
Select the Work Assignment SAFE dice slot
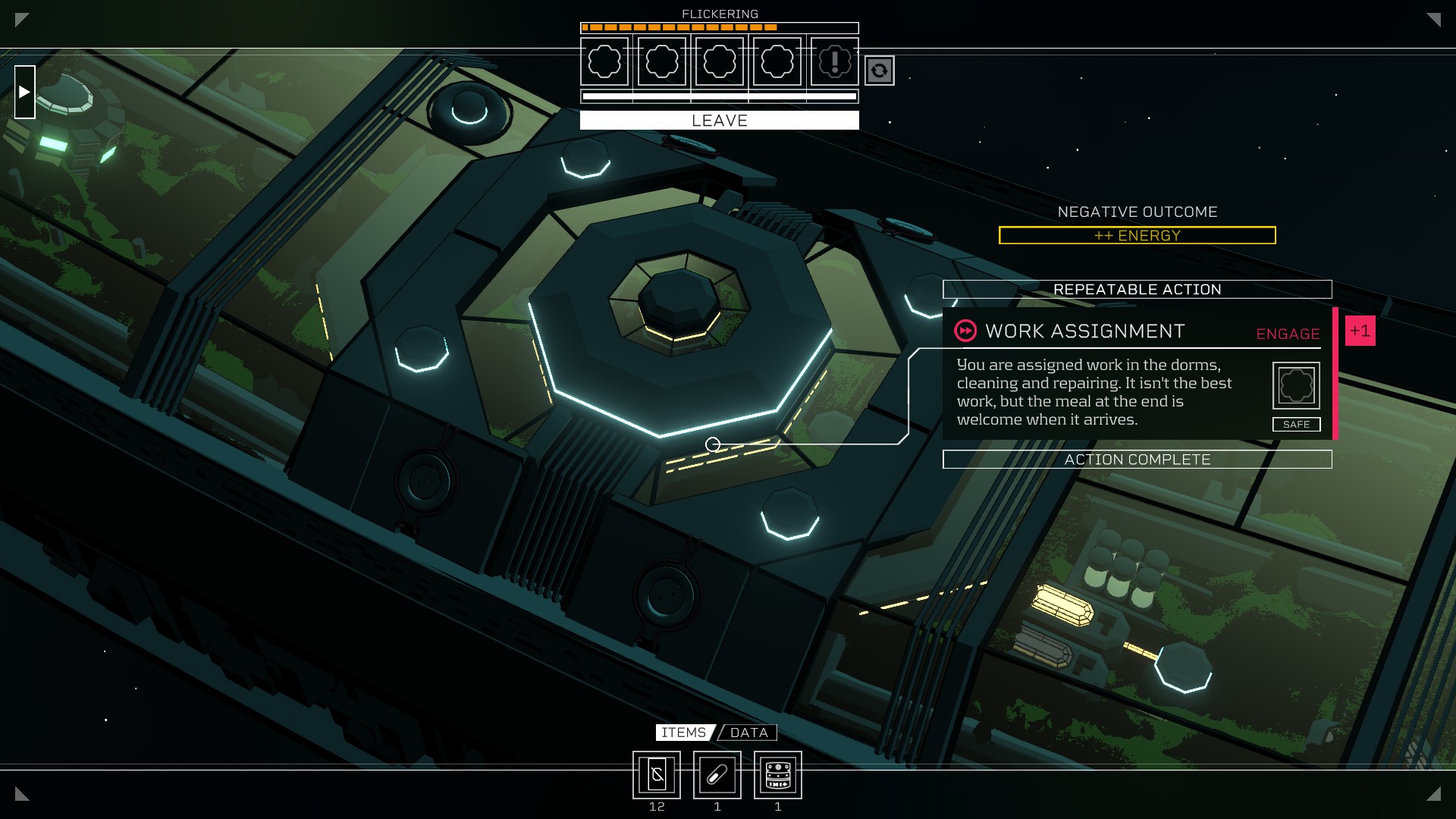pos(1295,386)
